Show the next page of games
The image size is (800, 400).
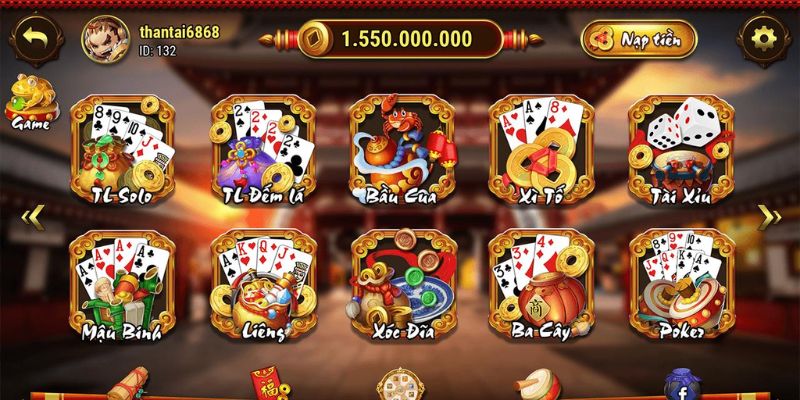pos(769,215)
